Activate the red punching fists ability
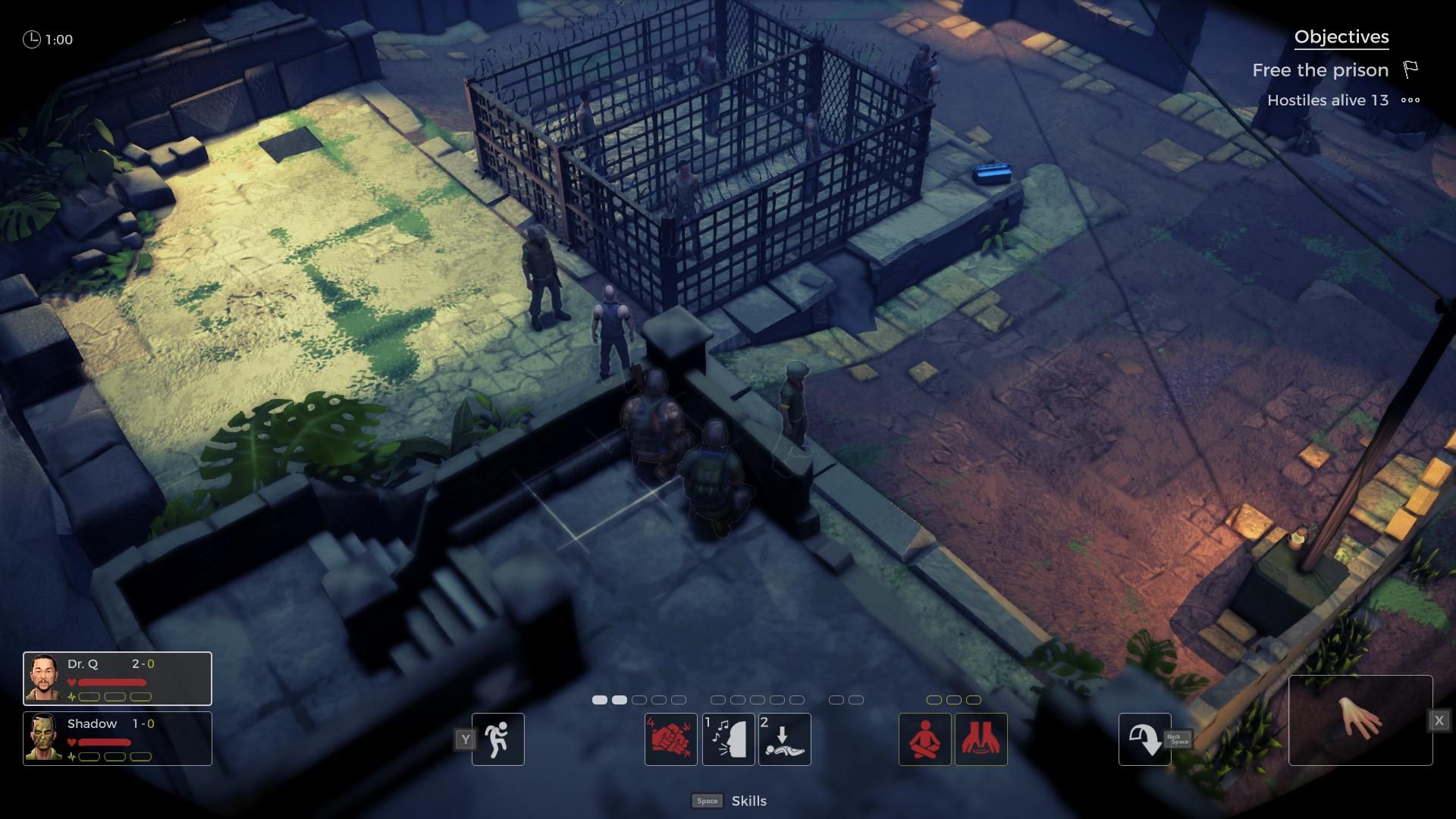 [x=671, y=739]
